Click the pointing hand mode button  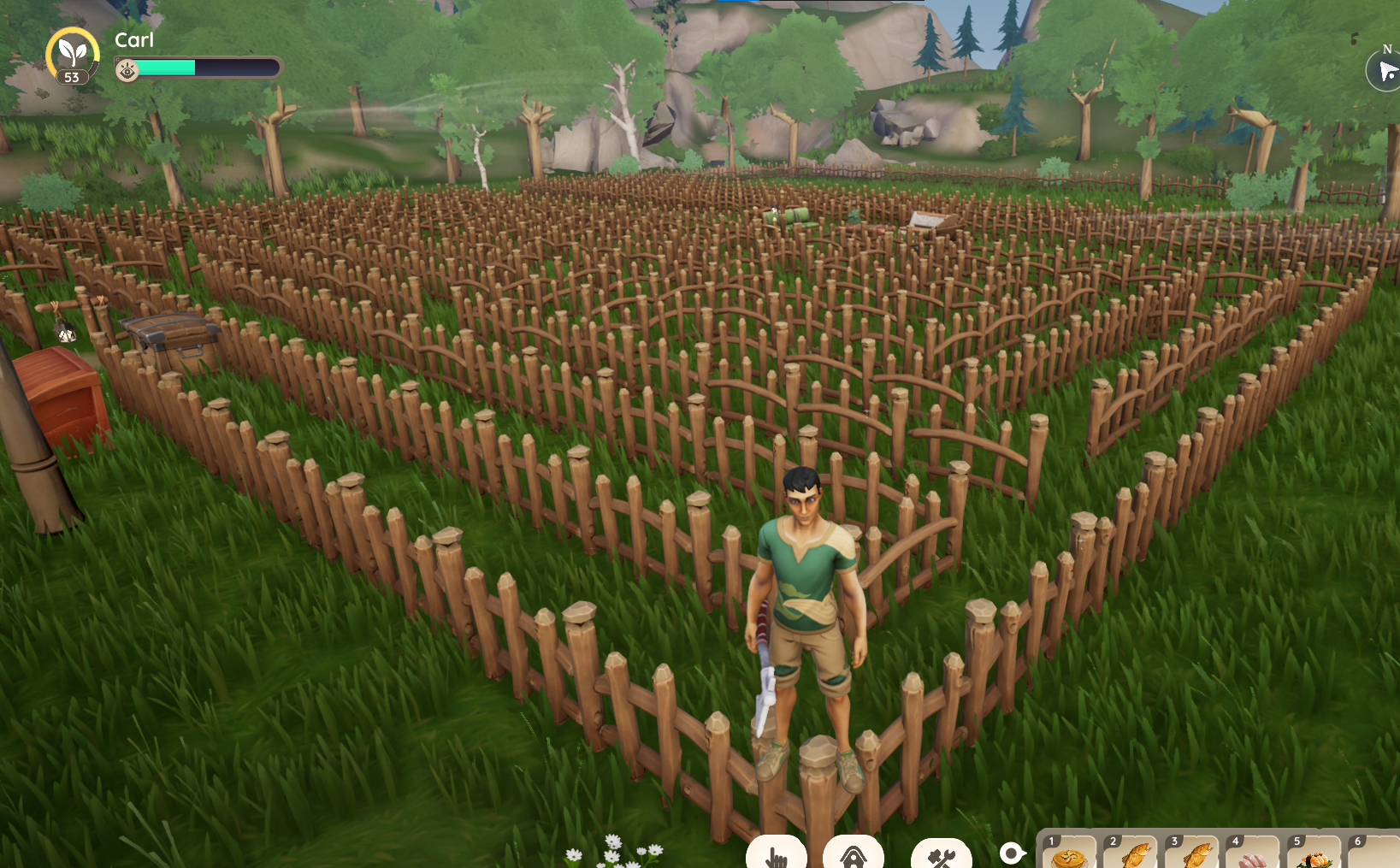[x=777, y=854]
